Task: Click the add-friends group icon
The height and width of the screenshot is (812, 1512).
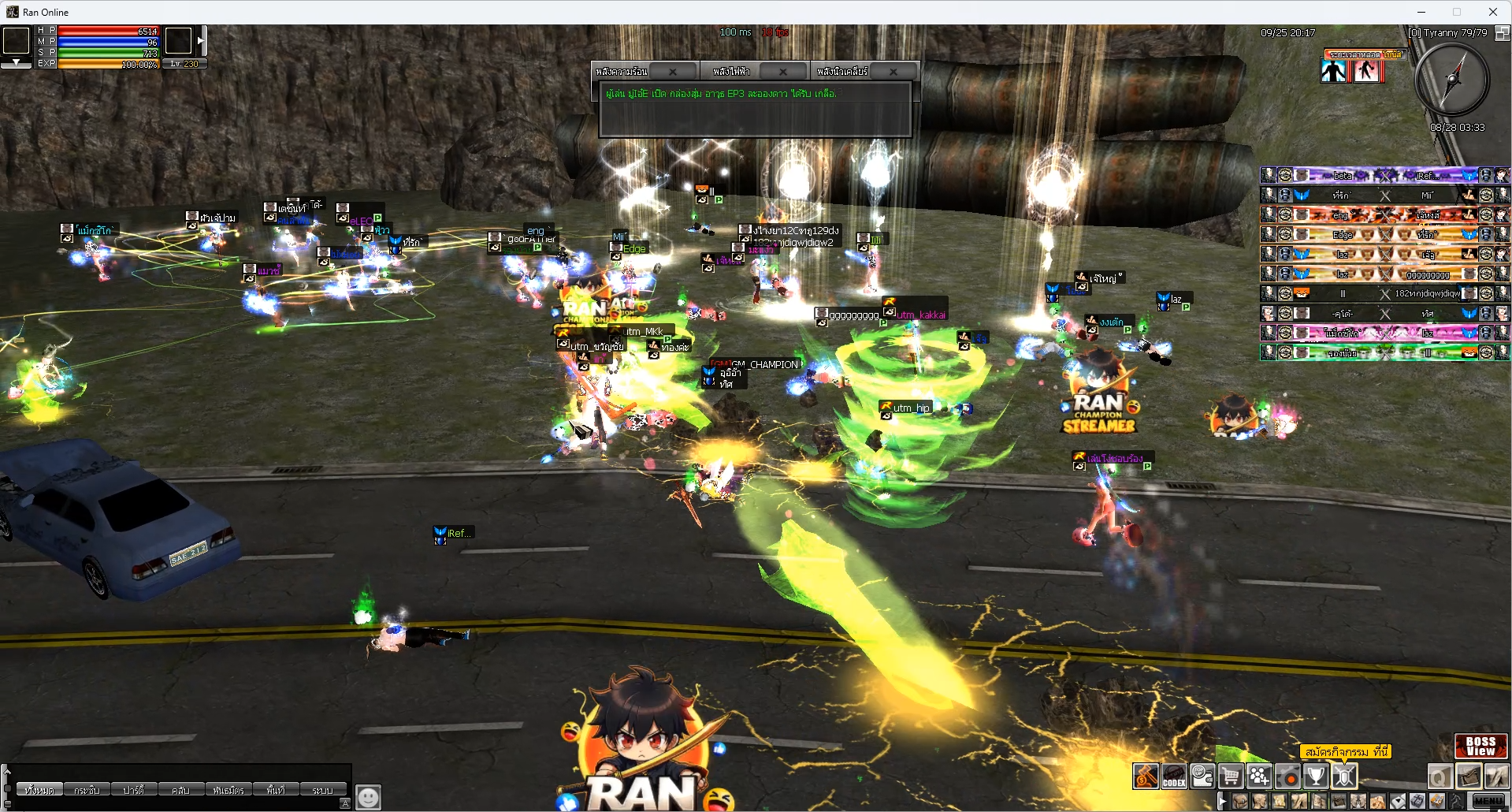Action: coord(1259,777)
